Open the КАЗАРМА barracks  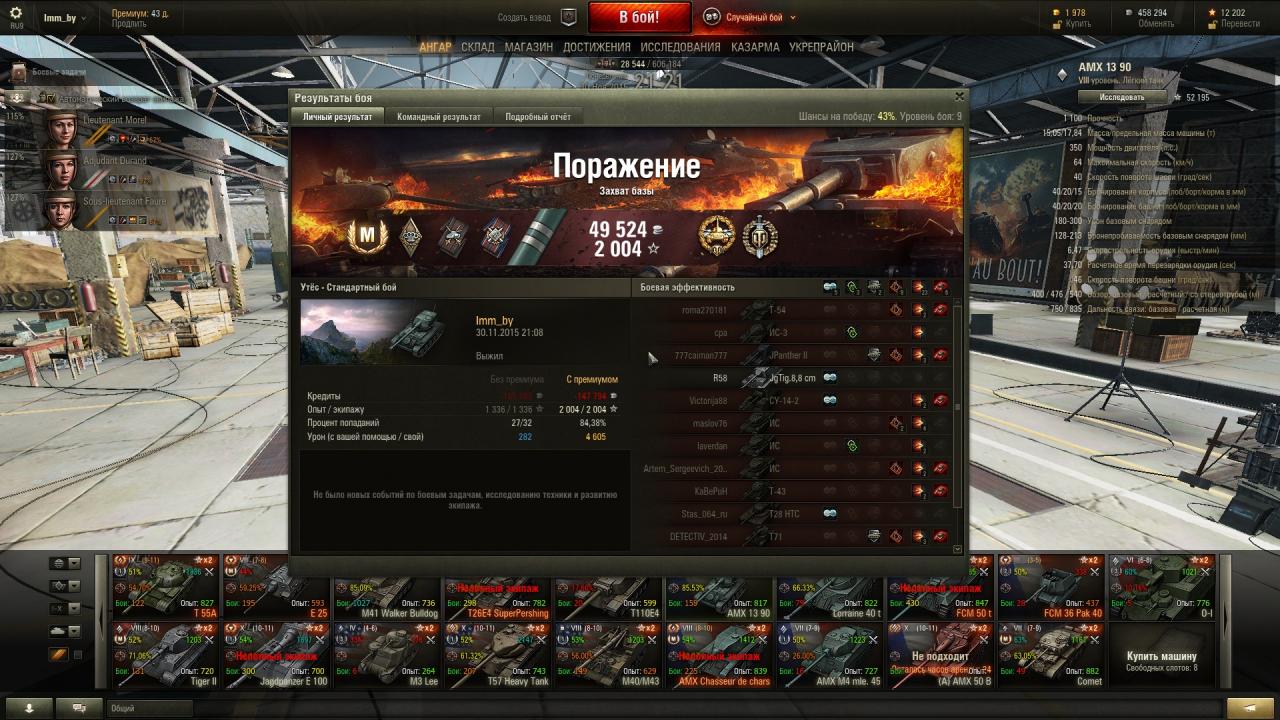click(755, 47)
